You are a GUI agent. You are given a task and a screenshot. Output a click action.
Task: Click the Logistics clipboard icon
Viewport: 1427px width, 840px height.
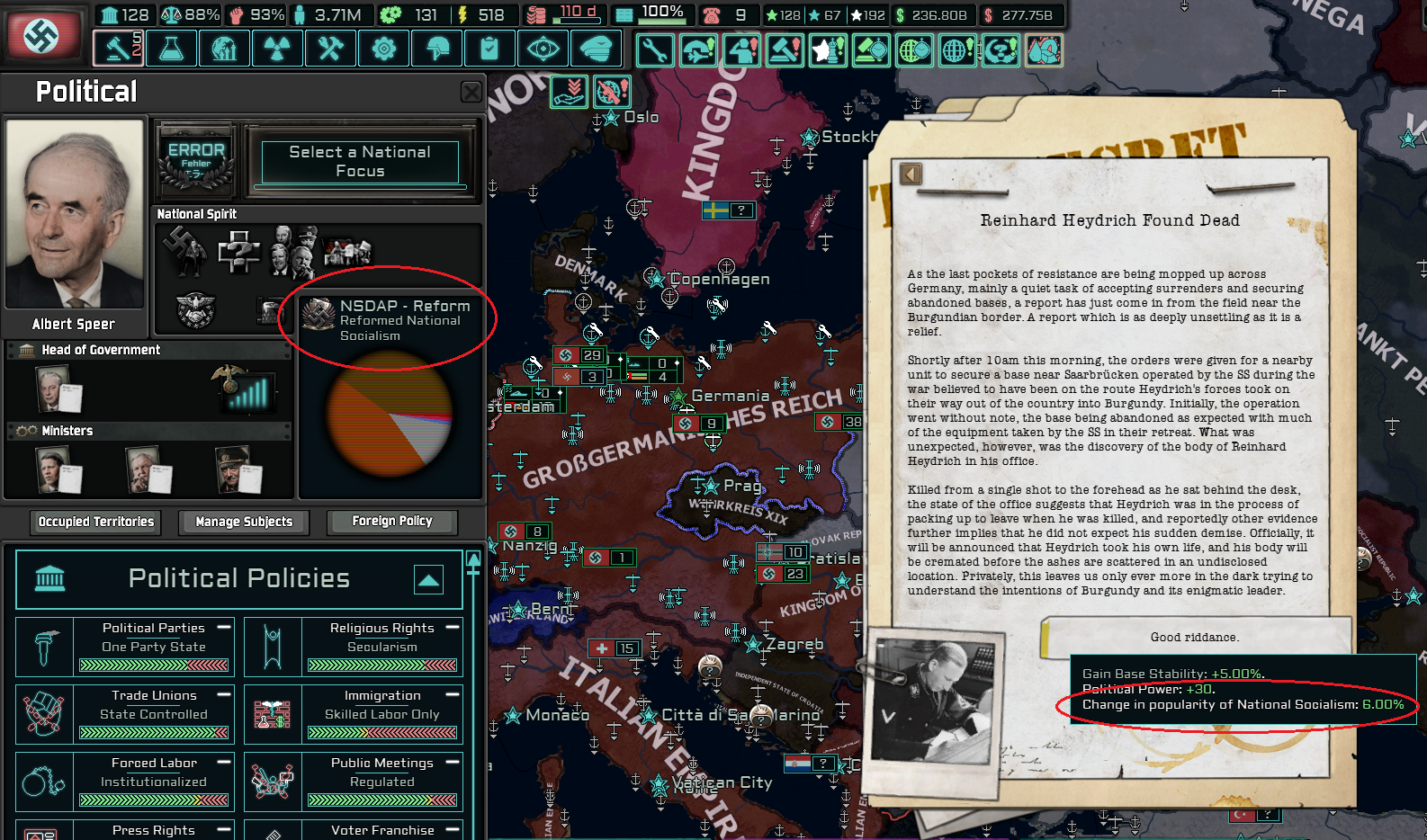coord(489,48)
